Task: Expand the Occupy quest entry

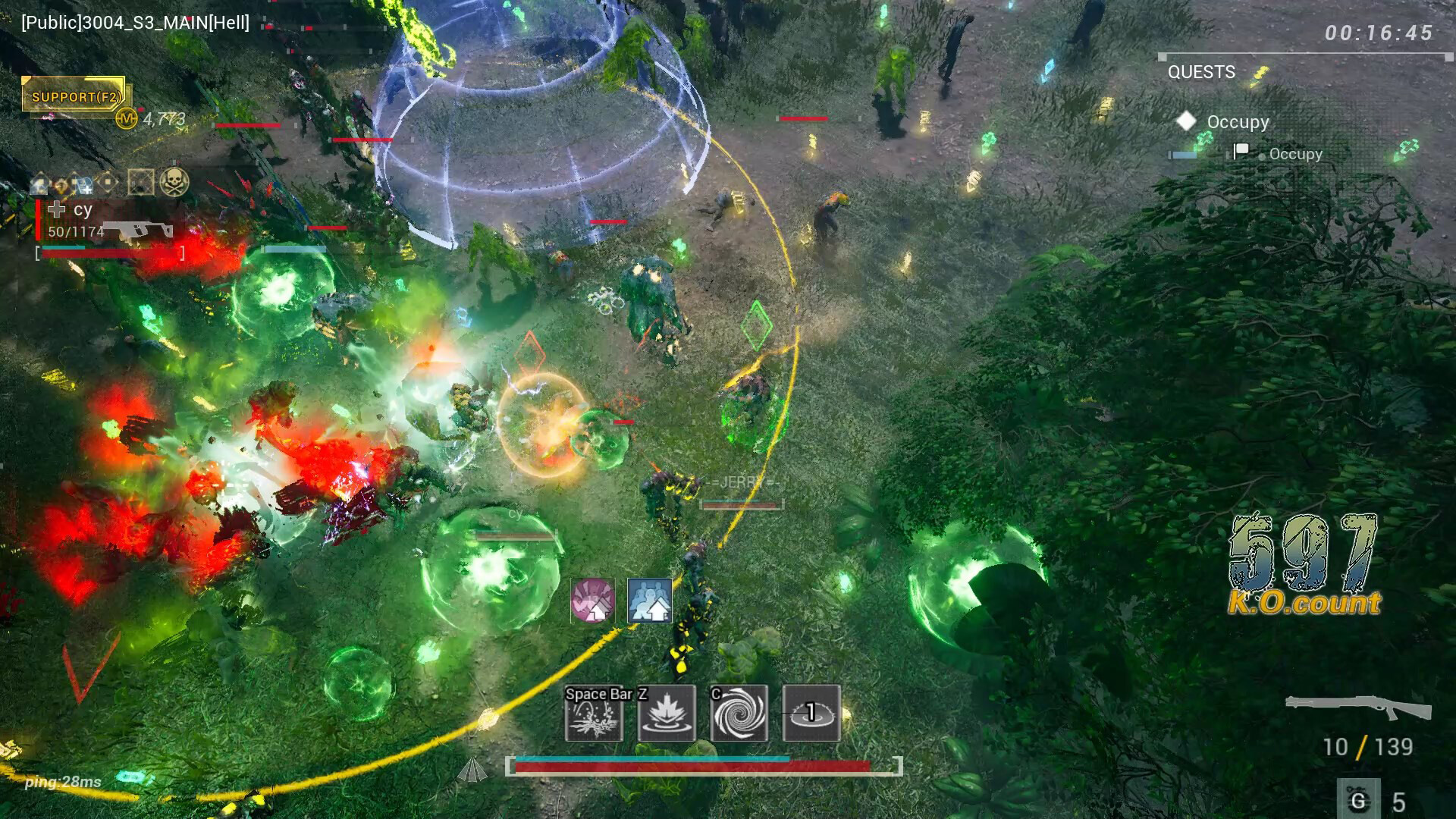Action: pos(1236,121)
